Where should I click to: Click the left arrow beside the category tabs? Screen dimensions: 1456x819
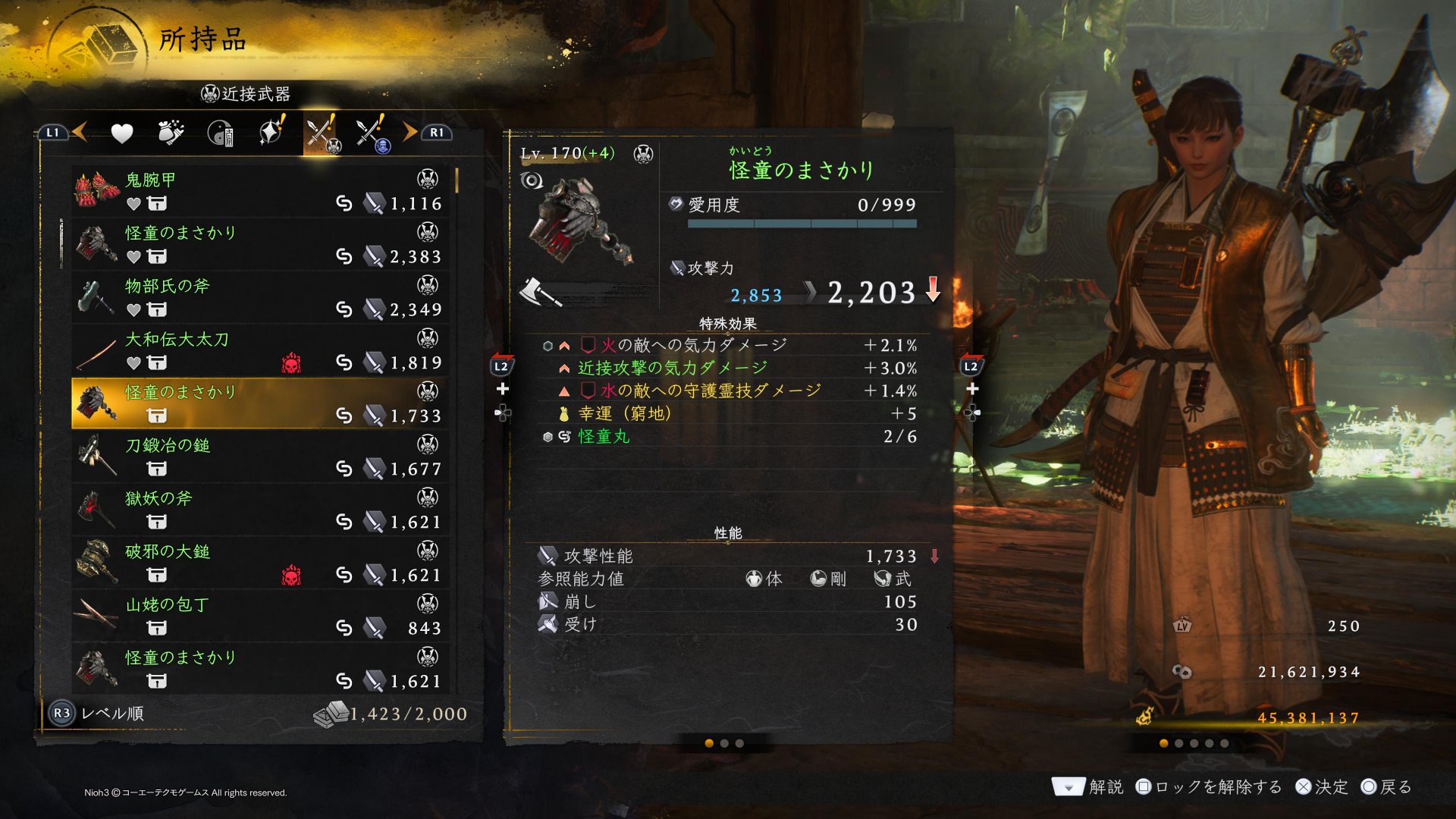(80, 133)
